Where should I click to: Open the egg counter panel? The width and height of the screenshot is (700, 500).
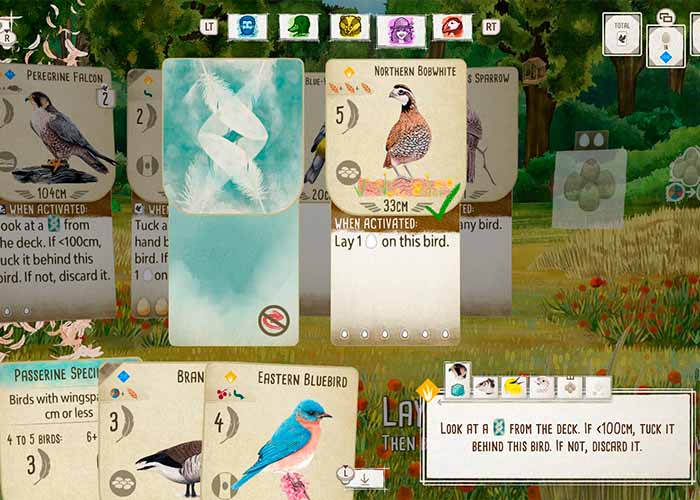[x=665, y=45]
